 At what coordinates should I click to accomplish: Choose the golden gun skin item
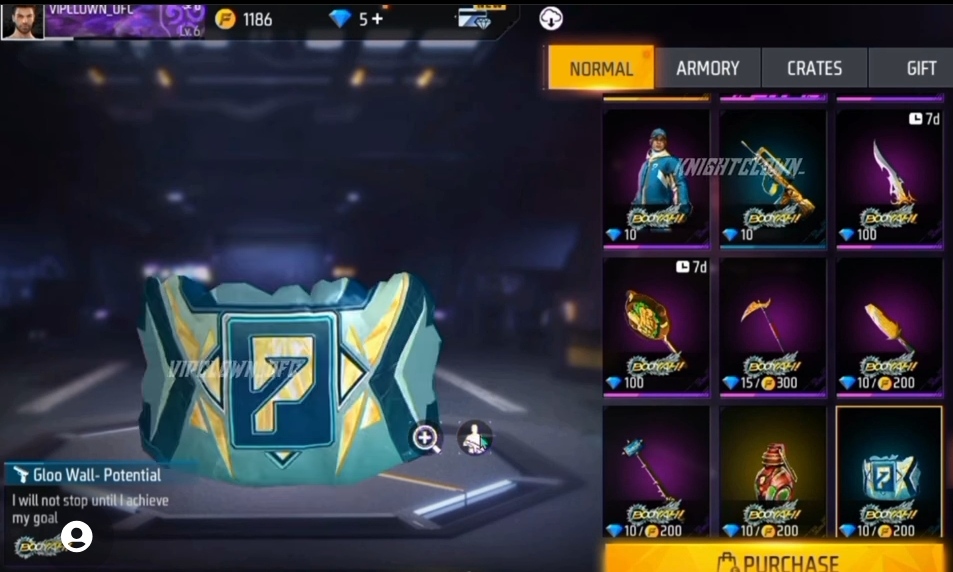click(x=772, y=177)
